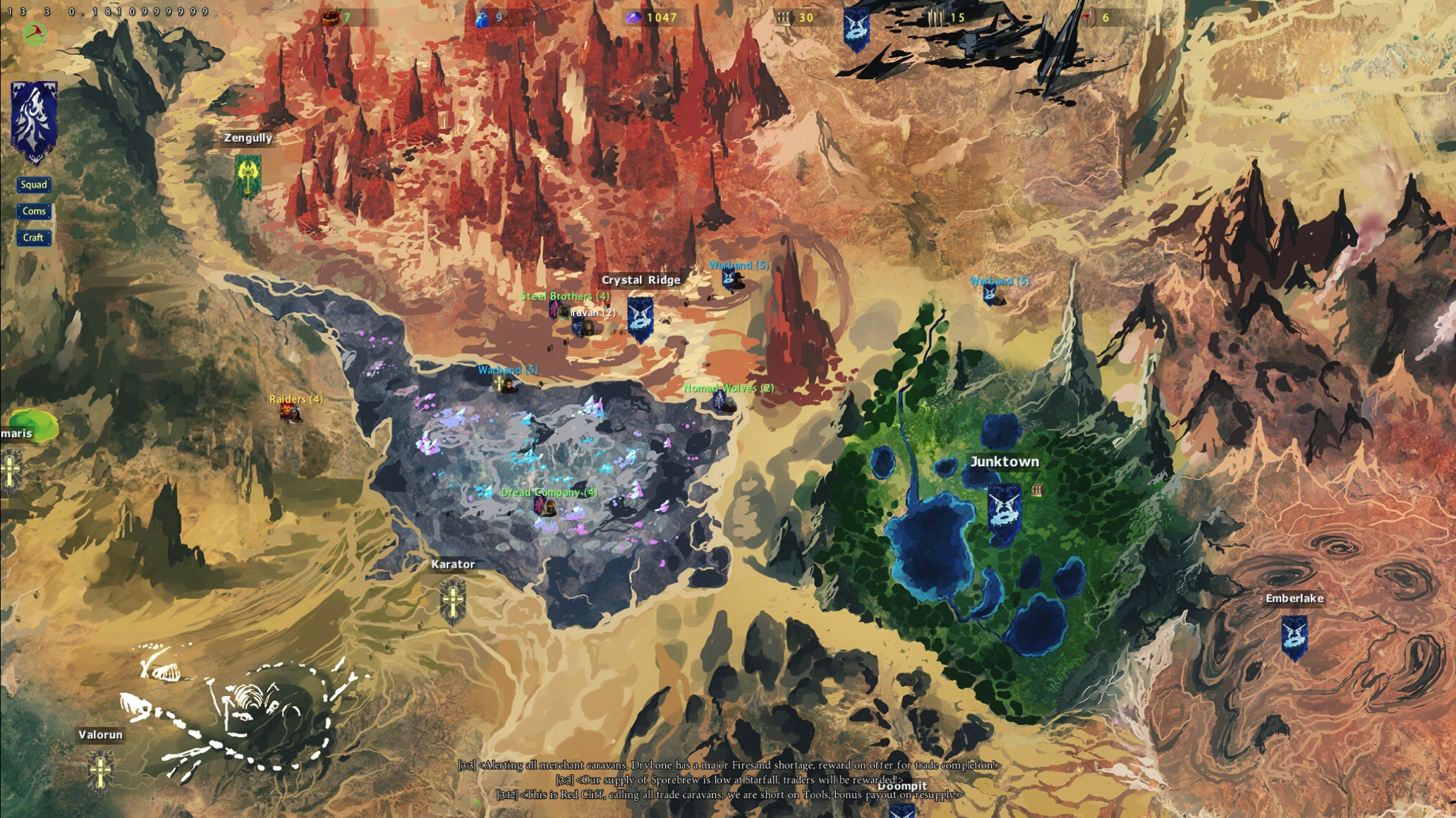This screenshot has height=818, width=1456.
Task: Select the Zengully town banner
Action: (248, 175)
